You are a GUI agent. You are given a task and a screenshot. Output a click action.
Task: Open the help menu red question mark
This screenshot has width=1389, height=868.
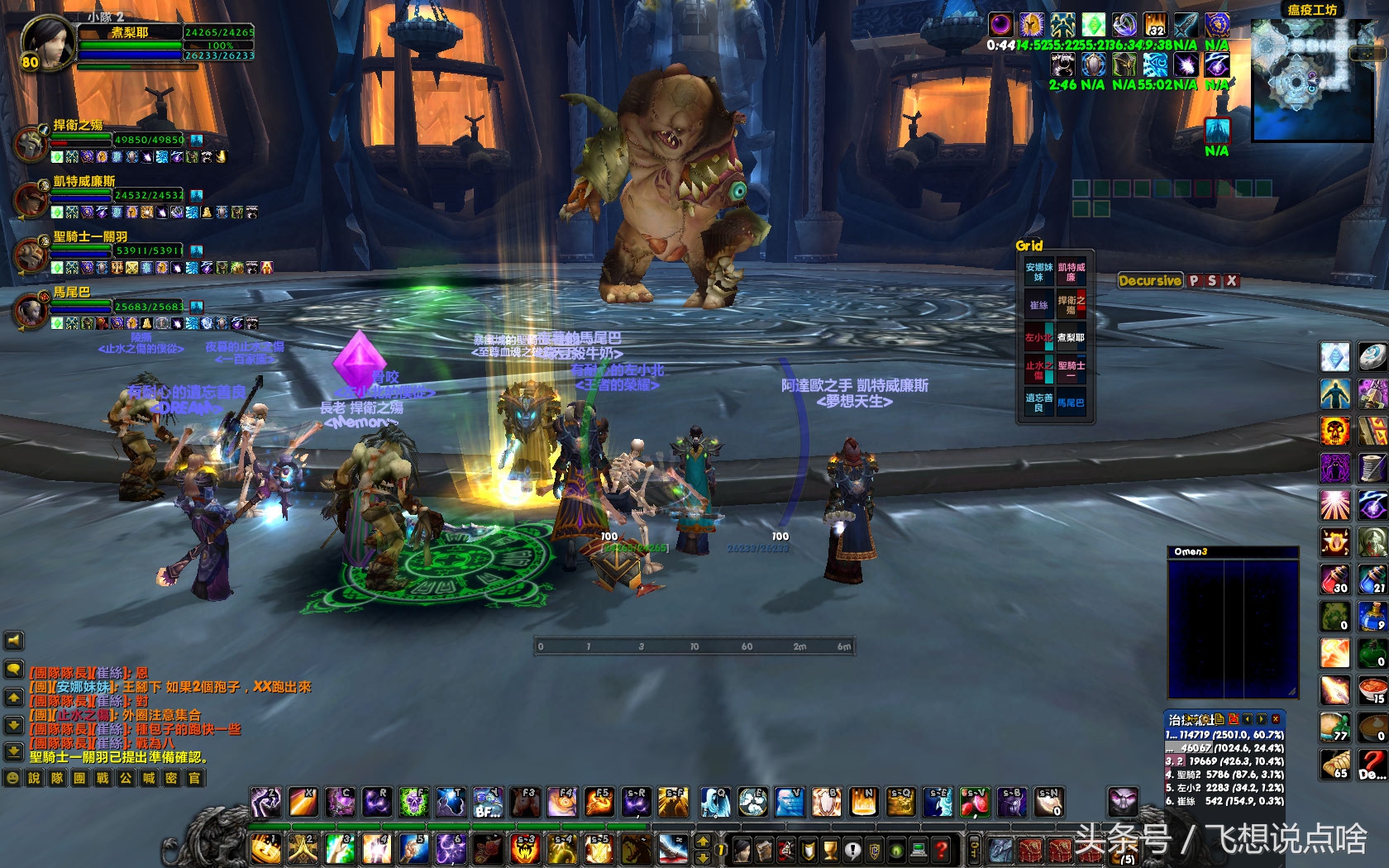point(941,849)
